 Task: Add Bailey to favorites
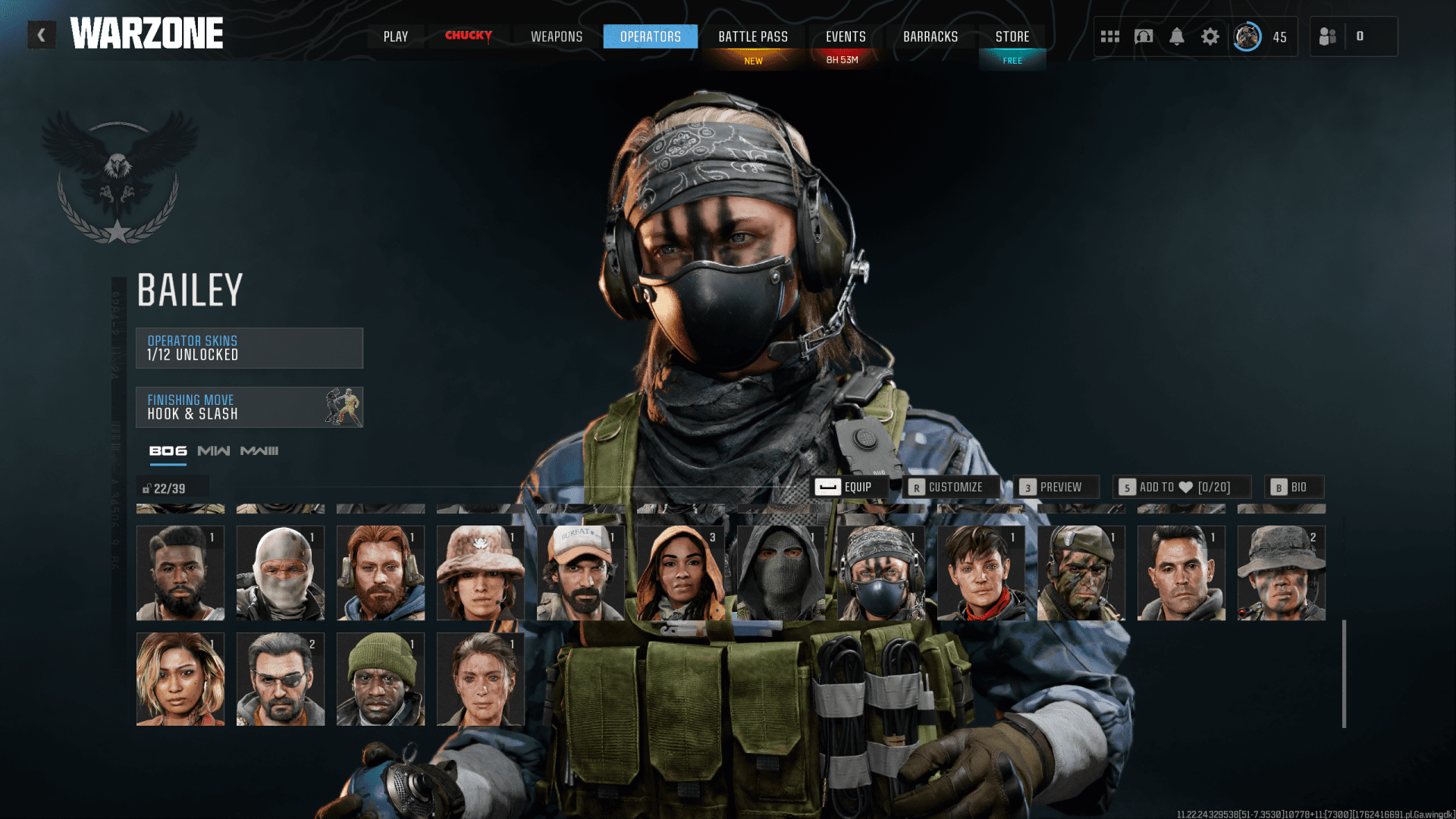coord(1183,487)
